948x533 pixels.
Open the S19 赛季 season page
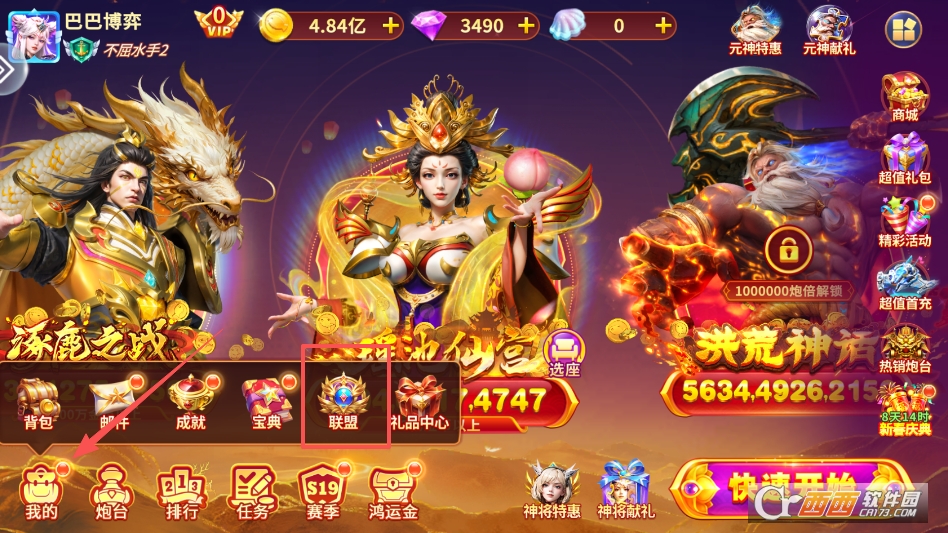(322, 492)
